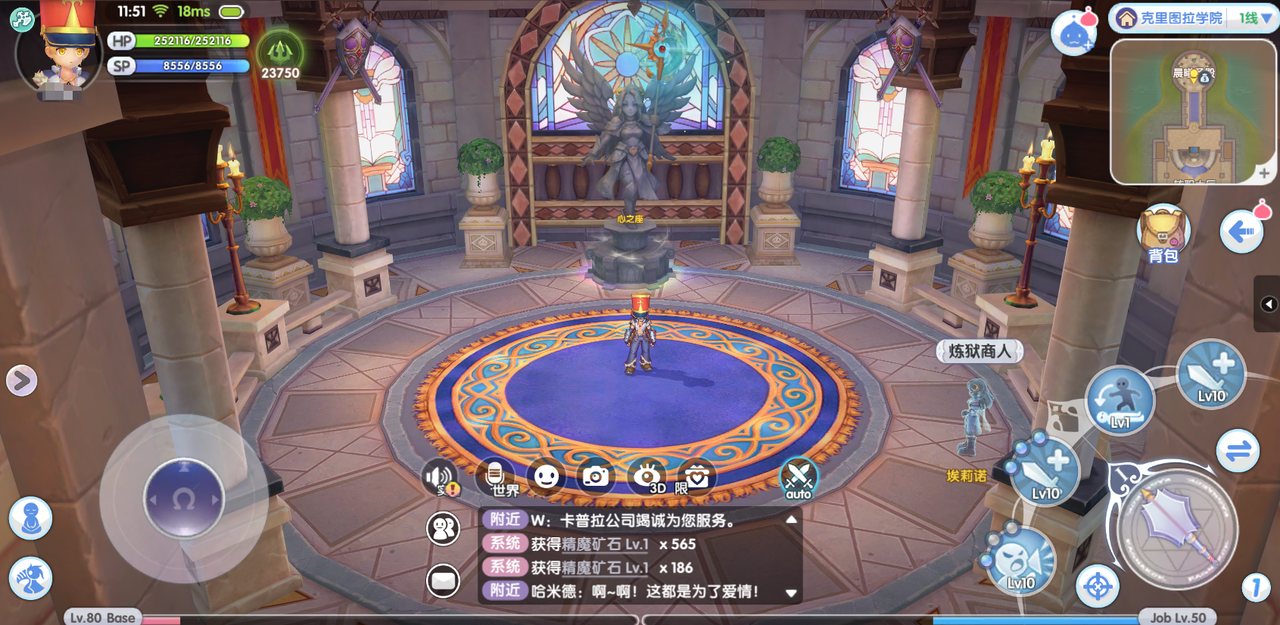Cast the Lv10 shouting face skill

tap(1022, 561)
